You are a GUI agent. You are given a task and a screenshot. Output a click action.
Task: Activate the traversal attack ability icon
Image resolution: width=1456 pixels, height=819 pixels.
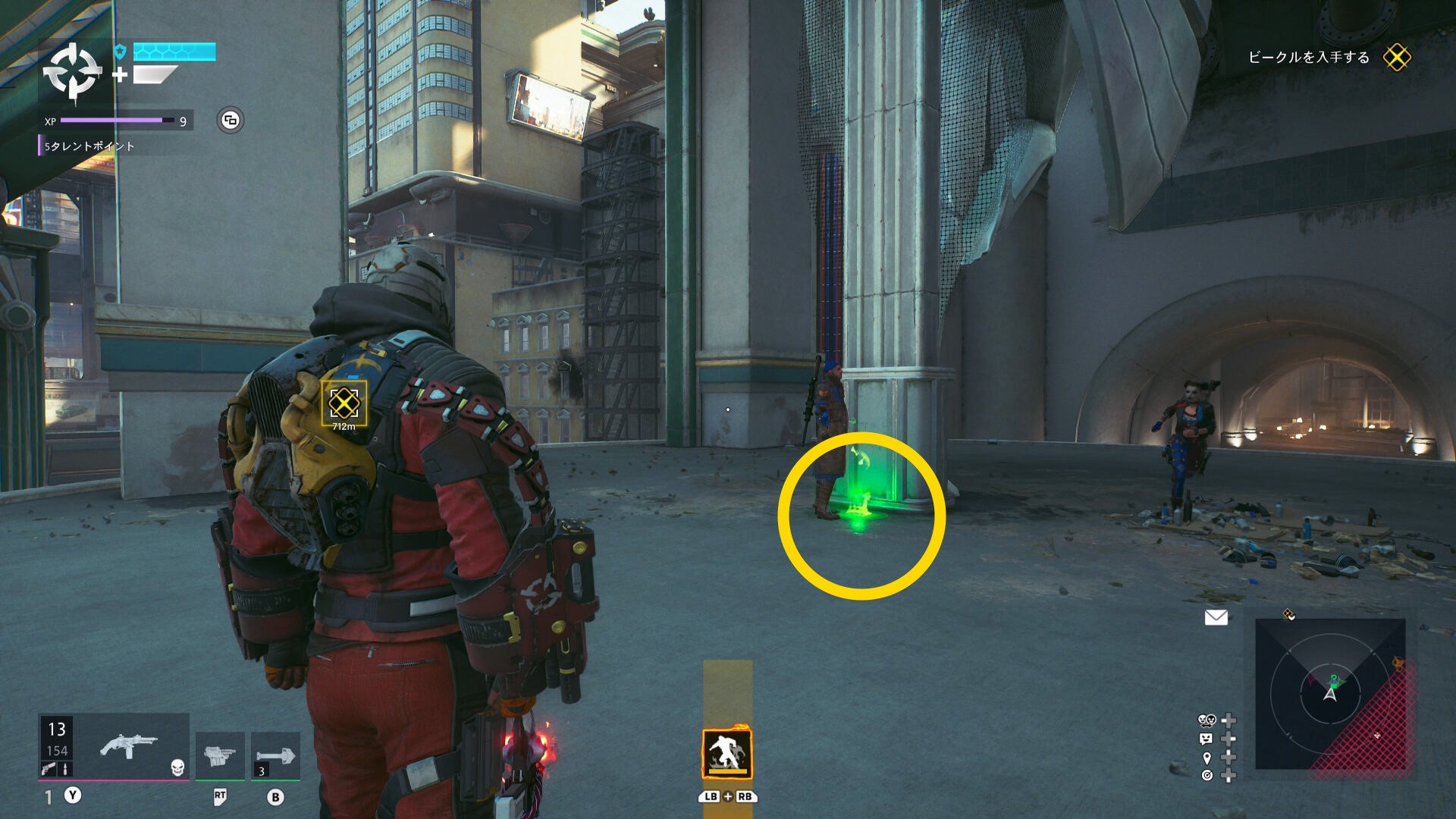(726, 754)
